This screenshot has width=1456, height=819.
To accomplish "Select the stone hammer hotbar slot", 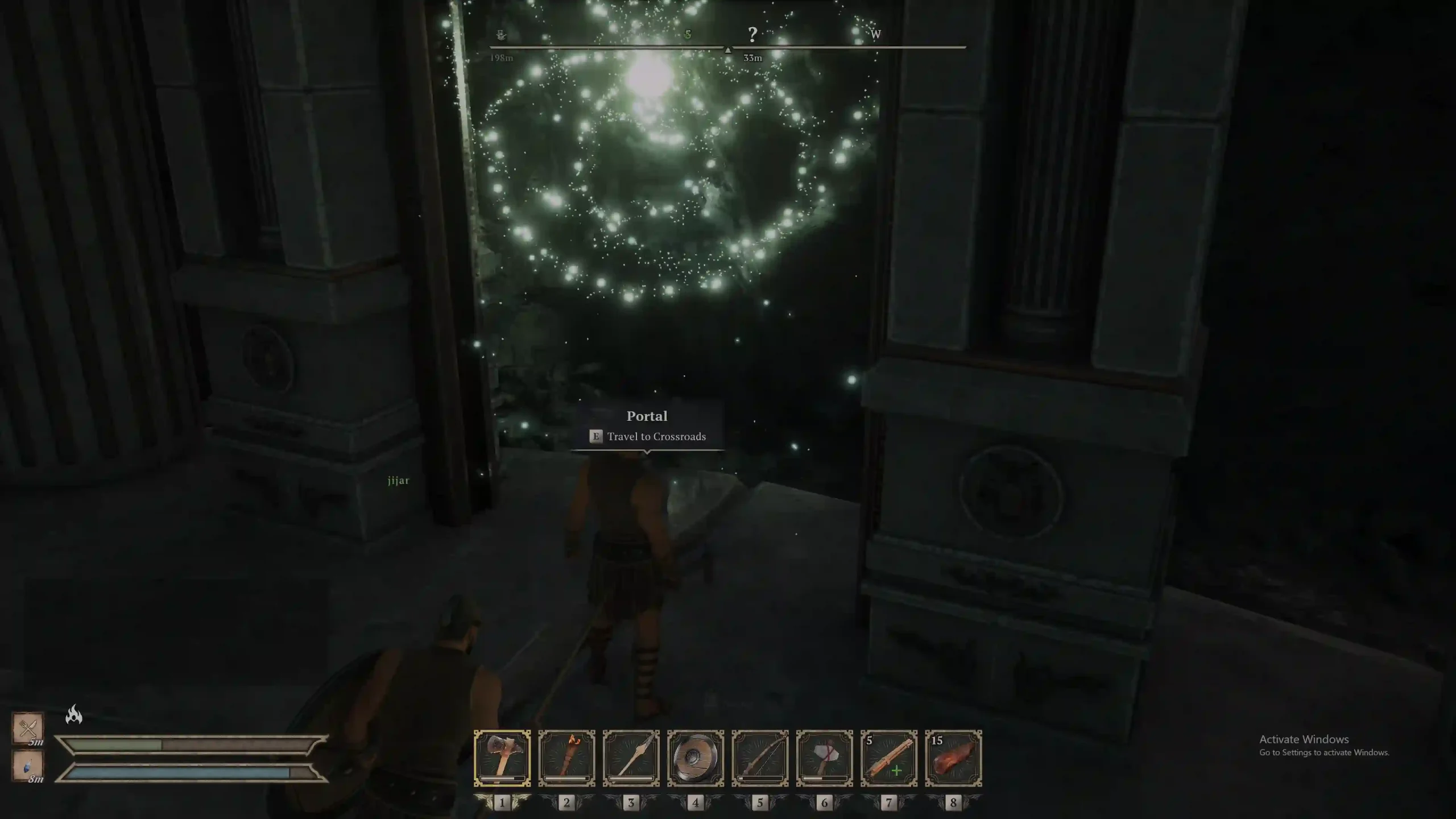I will (x=824, y=758).
